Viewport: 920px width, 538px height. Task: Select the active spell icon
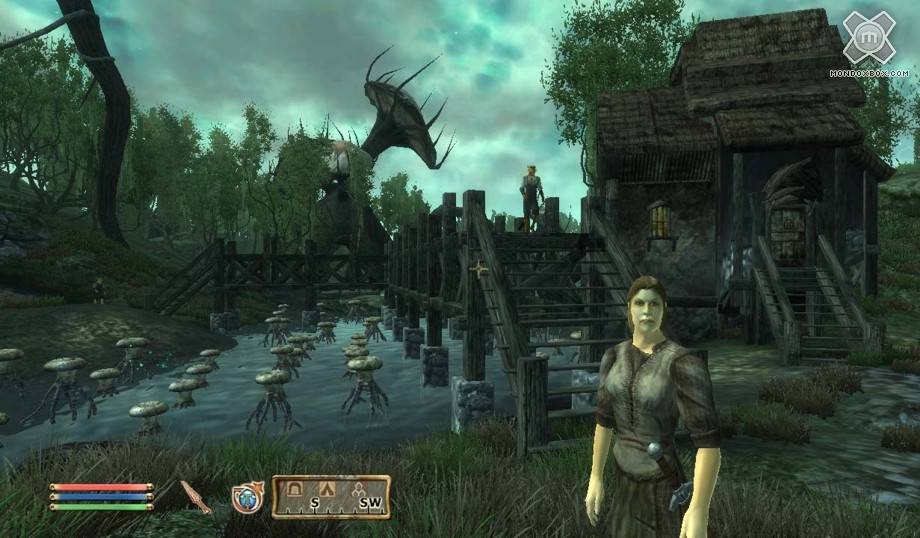click(x=247, y=497)
